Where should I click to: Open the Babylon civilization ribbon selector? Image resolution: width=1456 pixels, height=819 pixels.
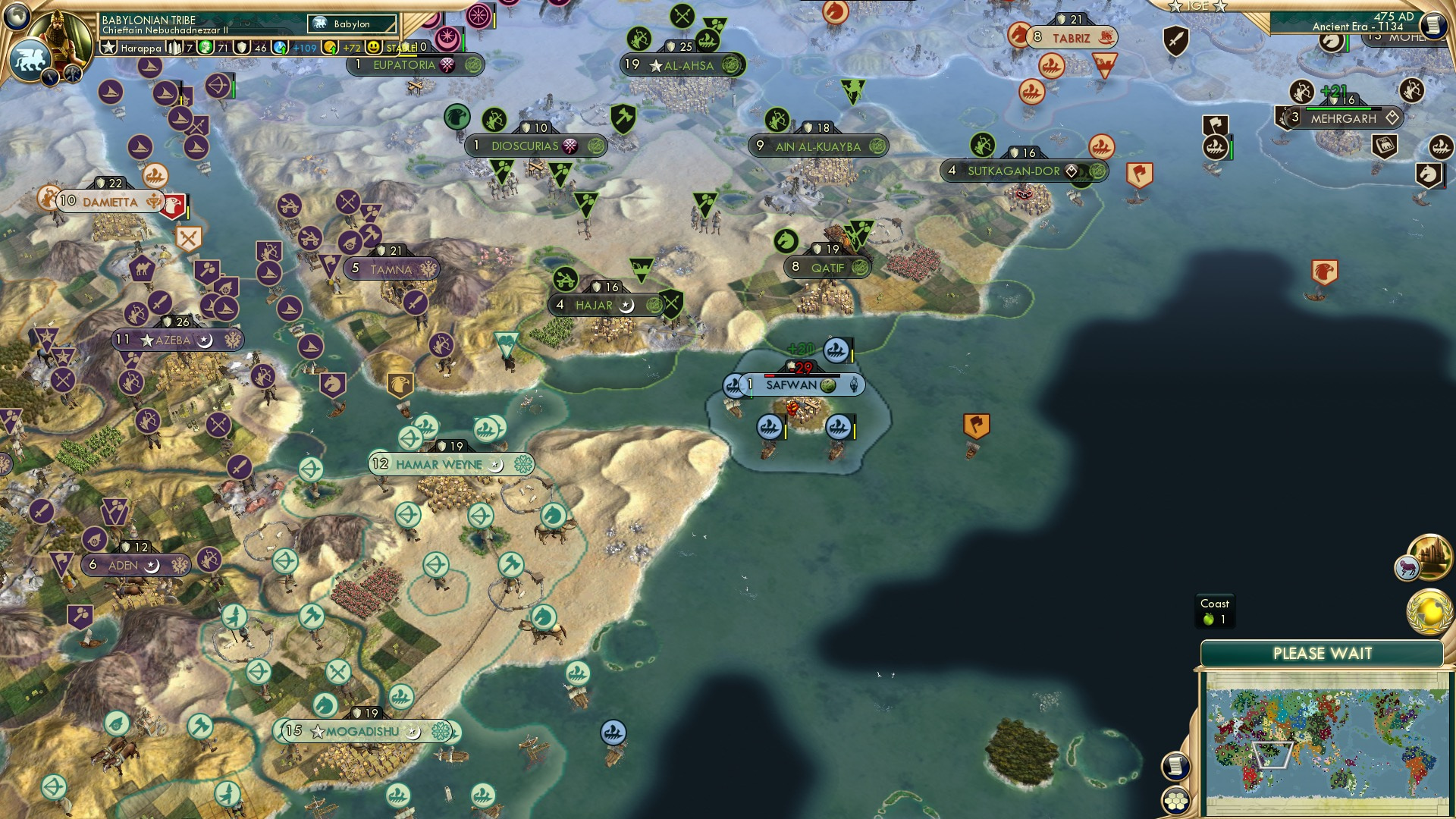[x=350, y=24]
